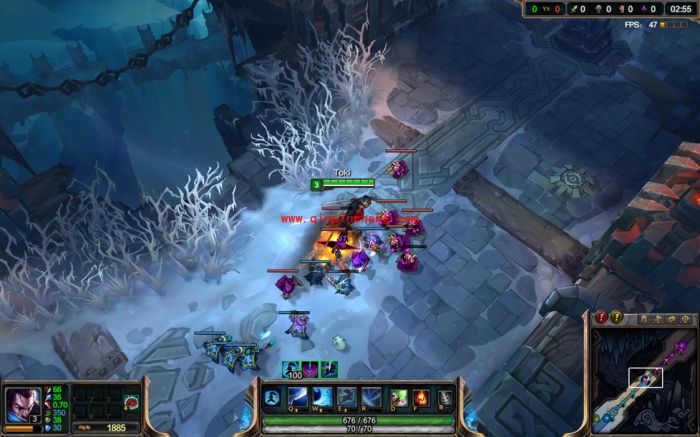The image size is (700, 437).
Task: Trigger the R ultimate ability
Action: (x=371, y=396)
